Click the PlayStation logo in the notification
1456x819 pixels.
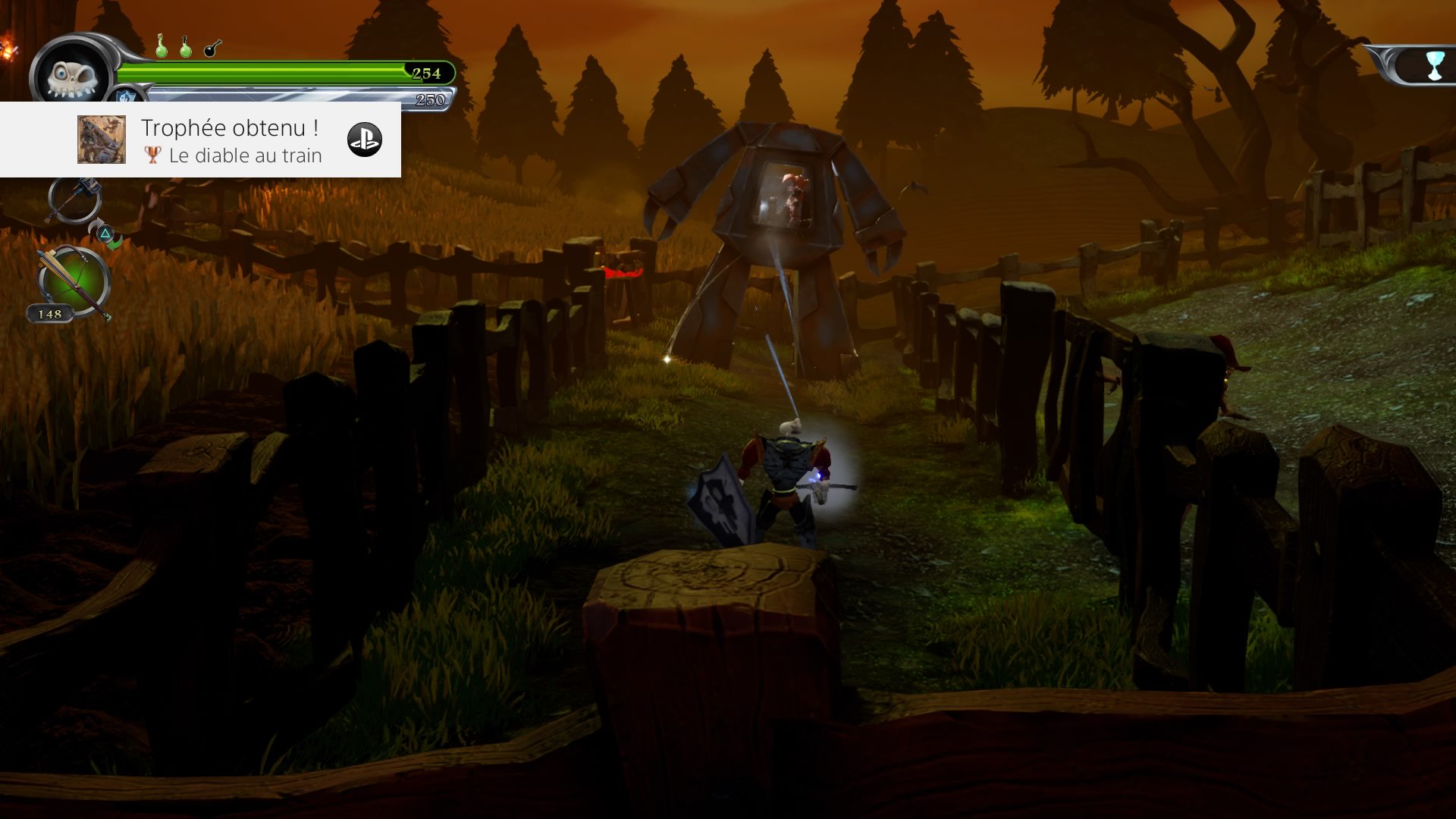pyautogui.click(x=364, y=140)
